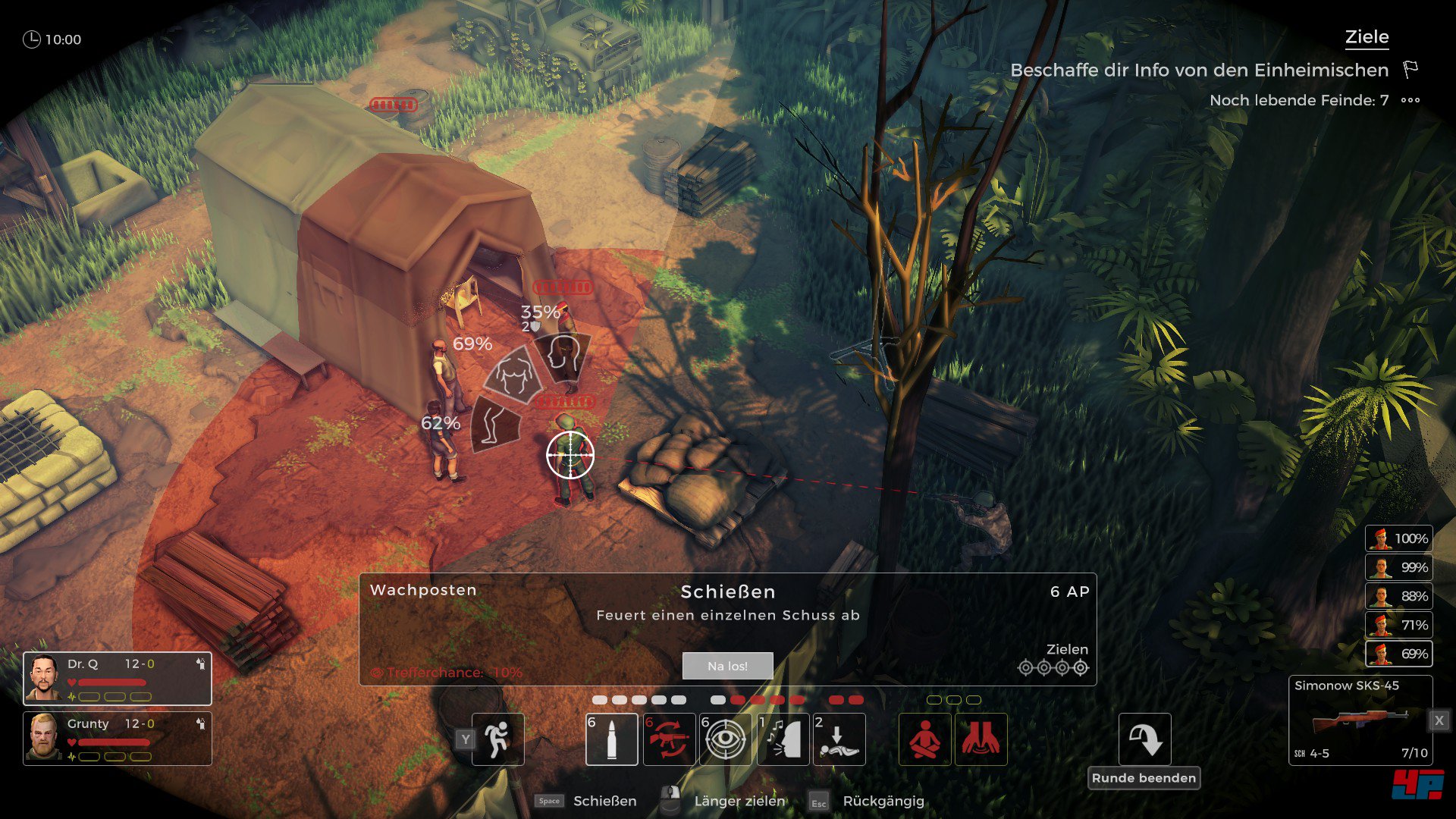1456x819 pixels.
Task: Select the single bullet shoot action
Action: [x=612, y=739]
